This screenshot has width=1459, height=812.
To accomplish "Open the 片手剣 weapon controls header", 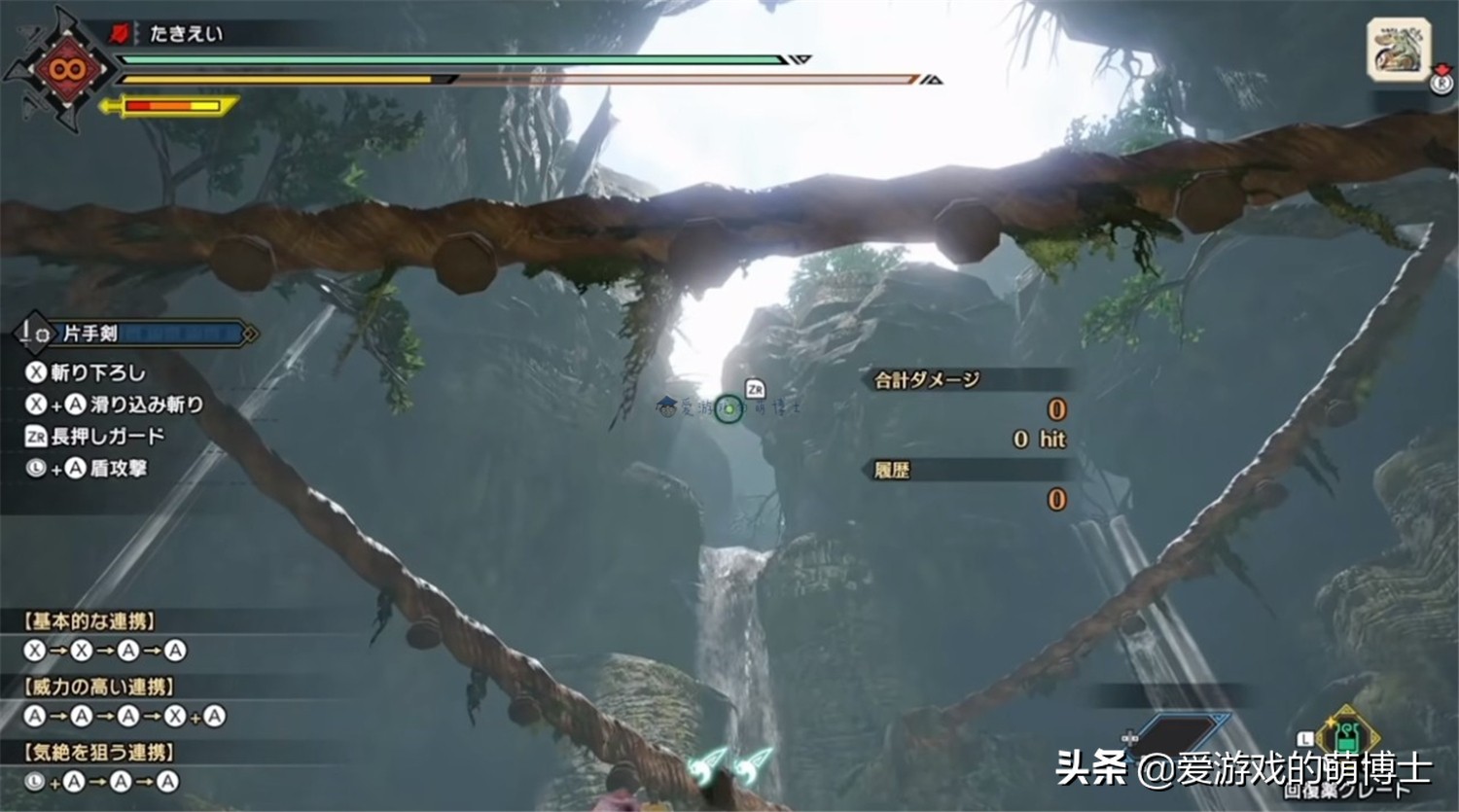I will [x=136, y=334].
